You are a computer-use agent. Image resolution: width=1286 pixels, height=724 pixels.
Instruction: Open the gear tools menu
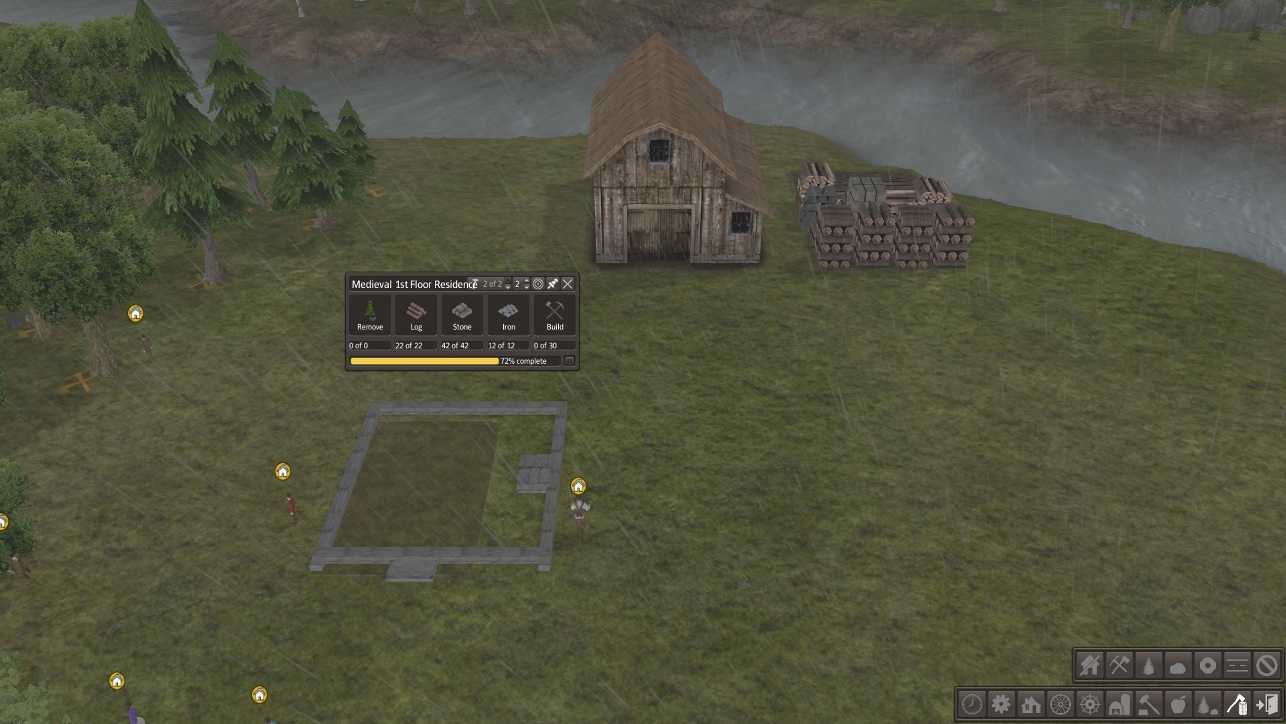[1001, 704]
